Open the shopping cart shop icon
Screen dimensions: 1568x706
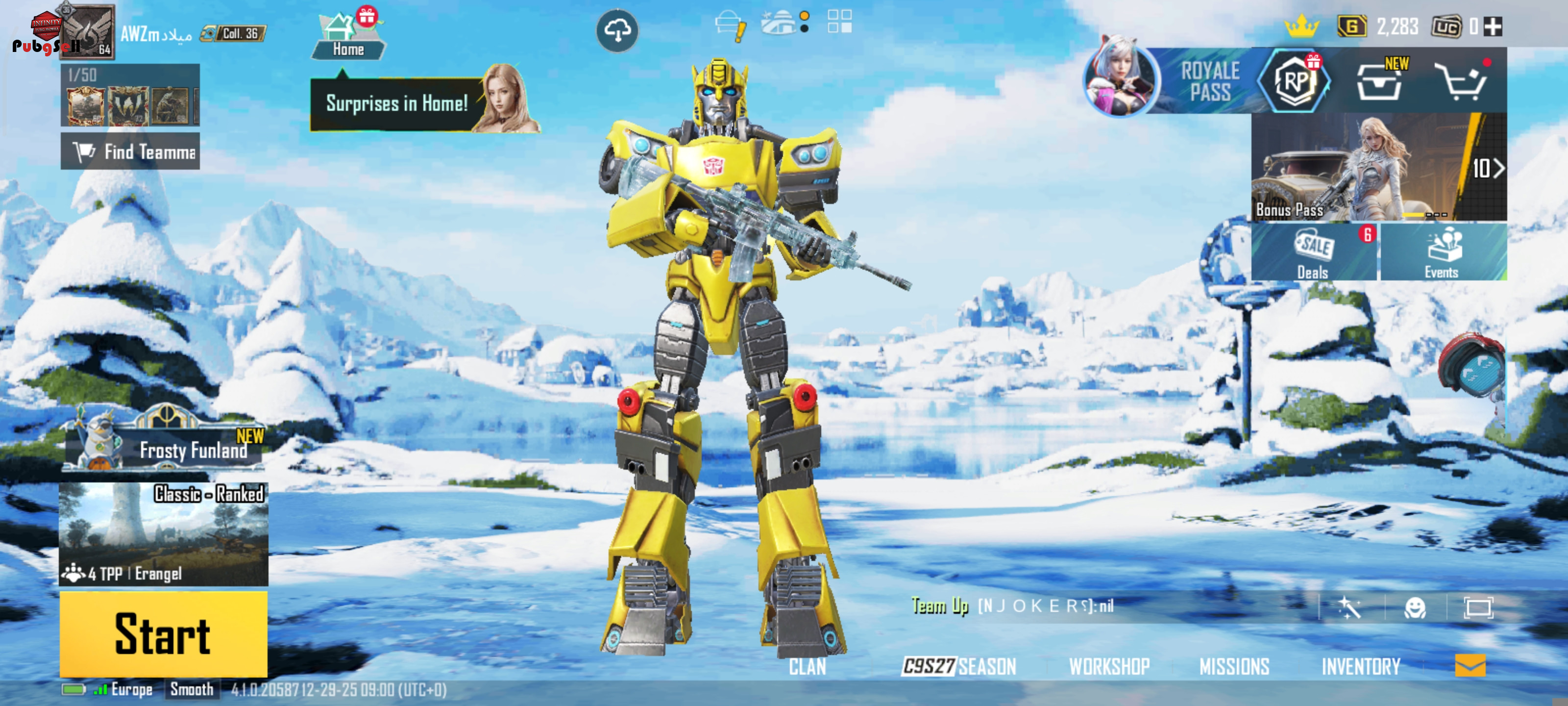pos(1462,81)
